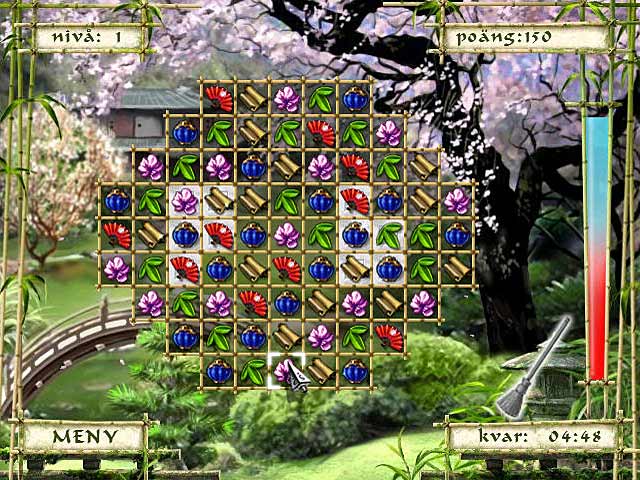Select the highlighted purple flower tile
The width and height of the screenshot is (640, 480).
286,371
